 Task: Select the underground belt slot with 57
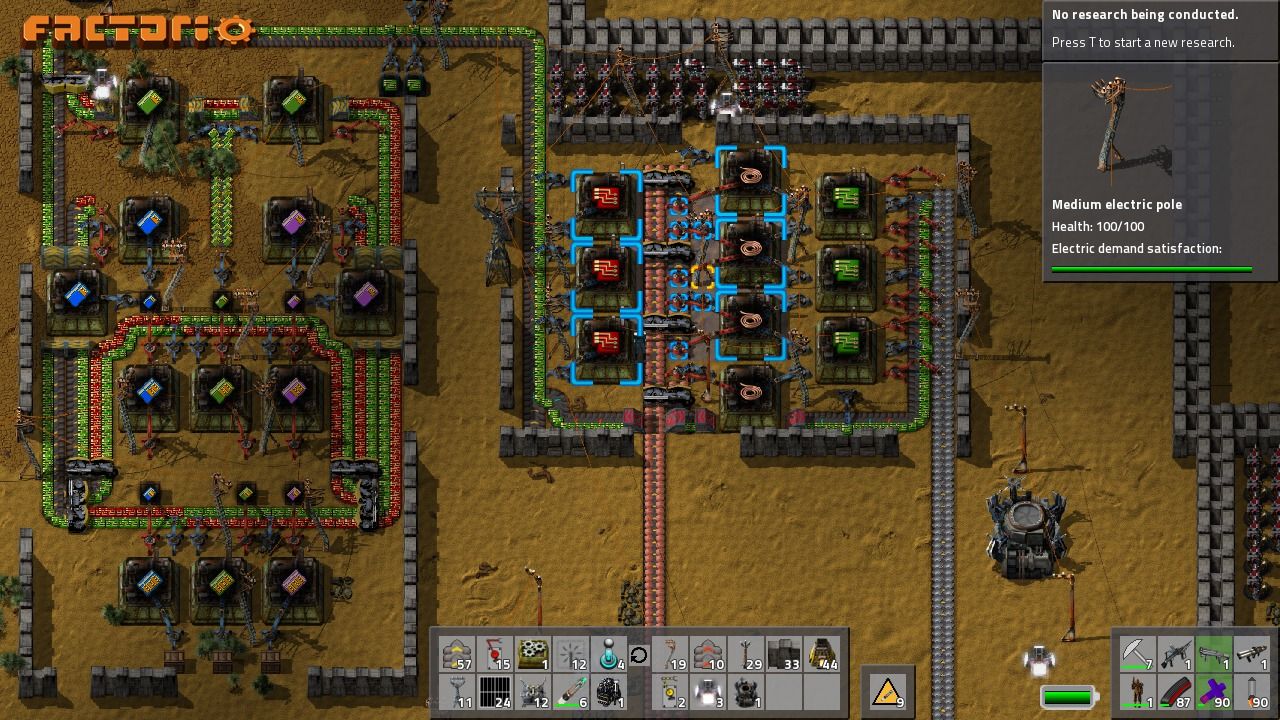(457, 655)
